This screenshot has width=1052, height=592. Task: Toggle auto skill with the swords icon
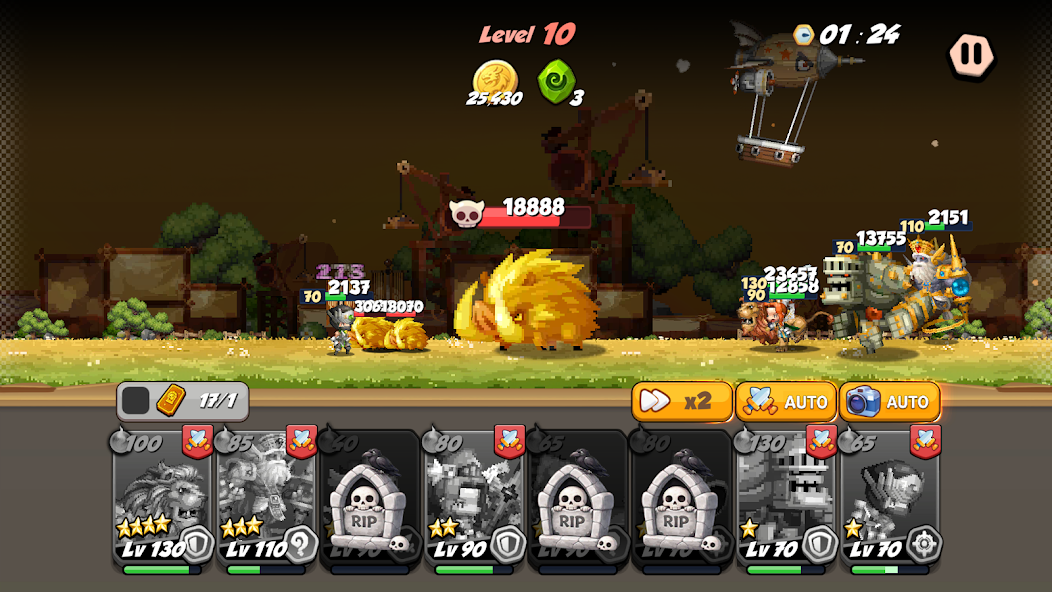pos(786,401)
